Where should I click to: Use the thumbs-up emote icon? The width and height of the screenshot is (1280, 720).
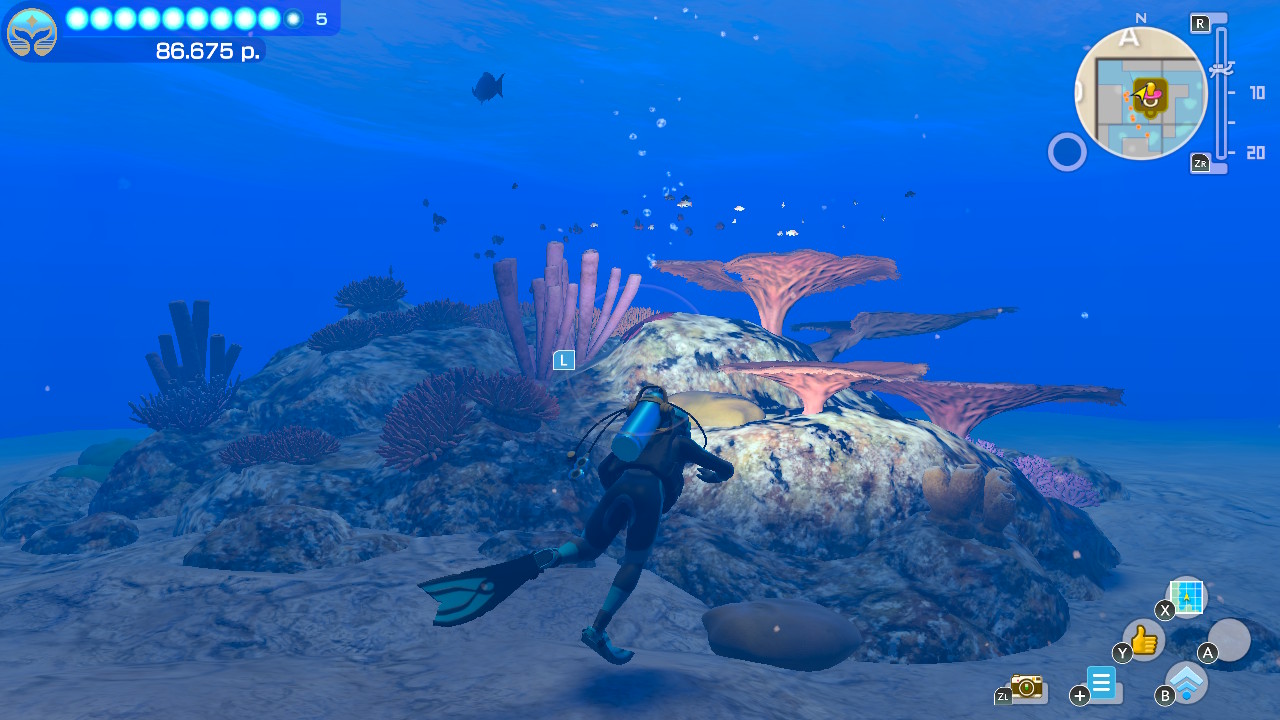coord(1144,639)
